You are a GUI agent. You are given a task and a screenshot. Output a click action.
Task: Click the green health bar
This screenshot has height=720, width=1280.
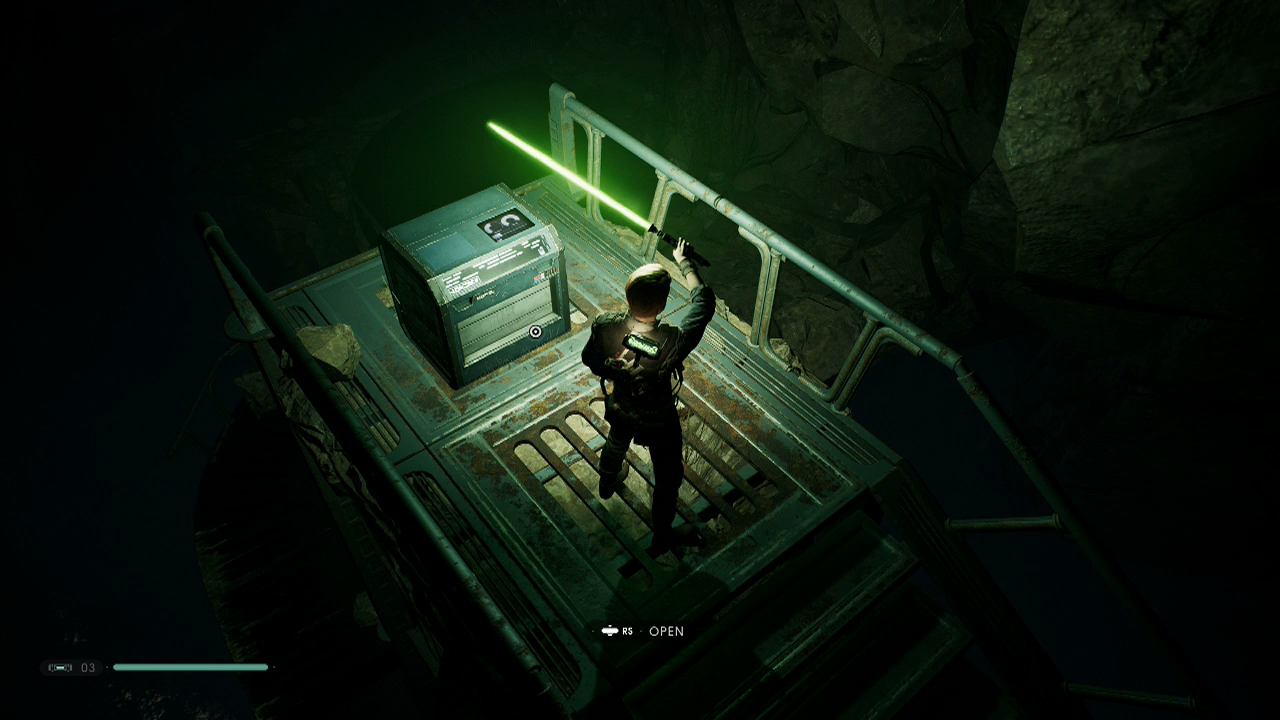point(190,667)
